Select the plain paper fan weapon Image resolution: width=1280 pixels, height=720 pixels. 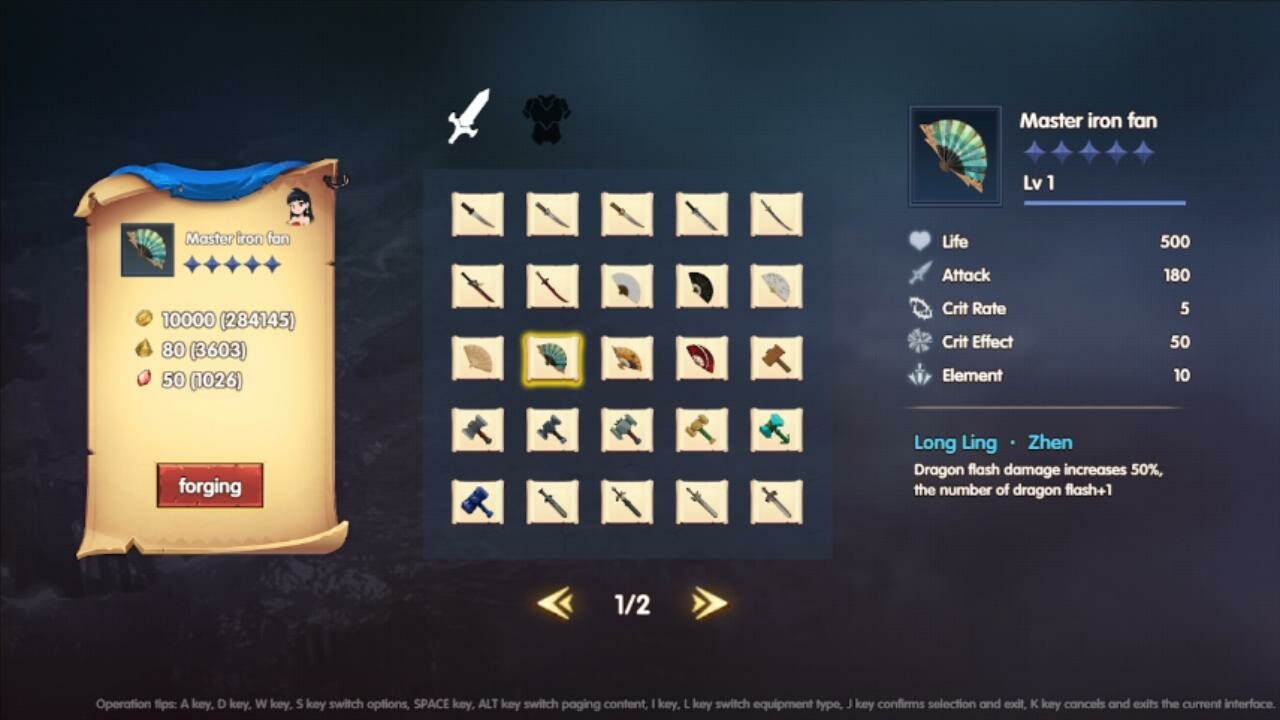[x=477, y=359]
